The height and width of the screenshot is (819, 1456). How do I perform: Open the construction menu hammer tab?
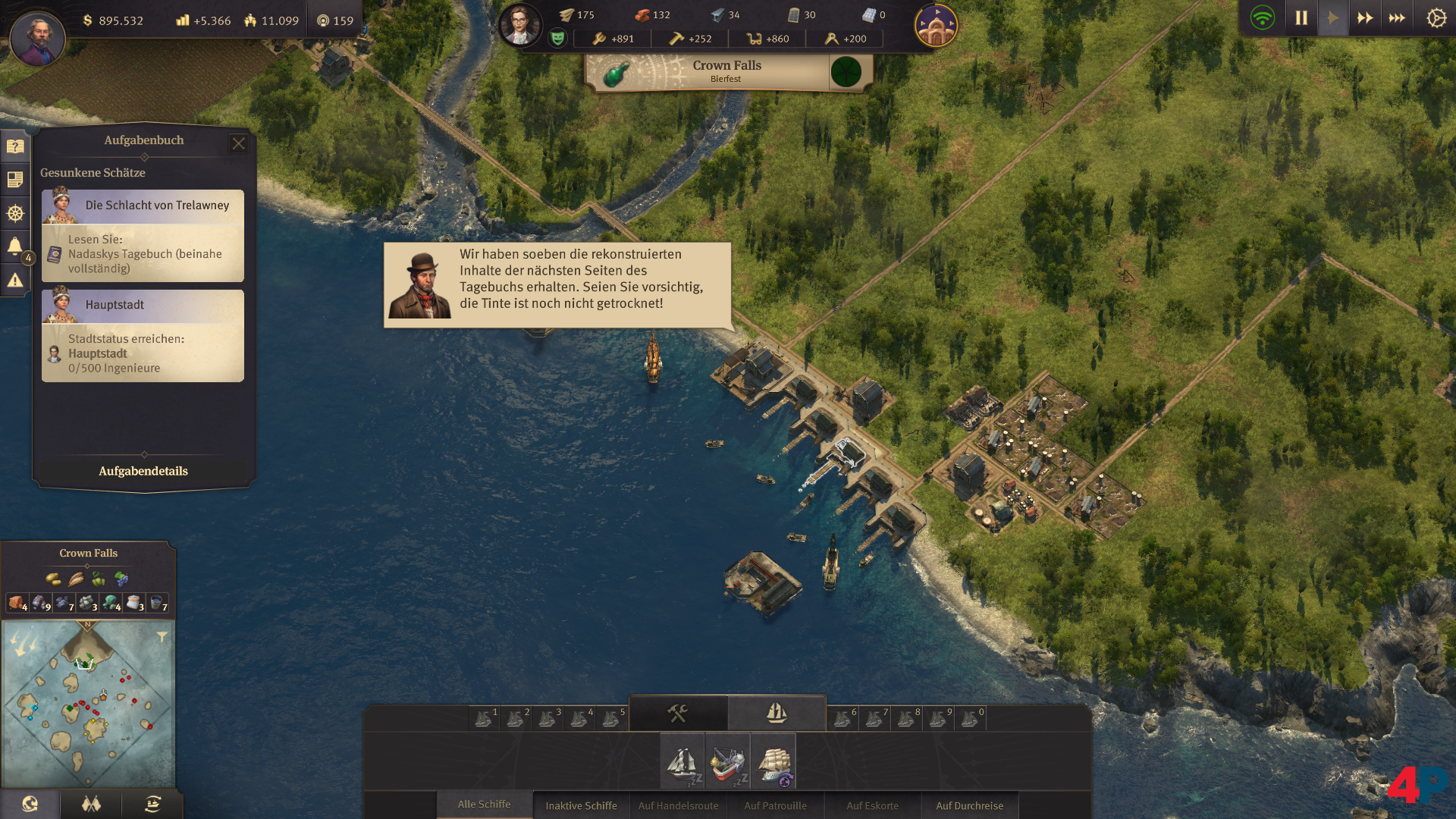[x=677, y=713]
